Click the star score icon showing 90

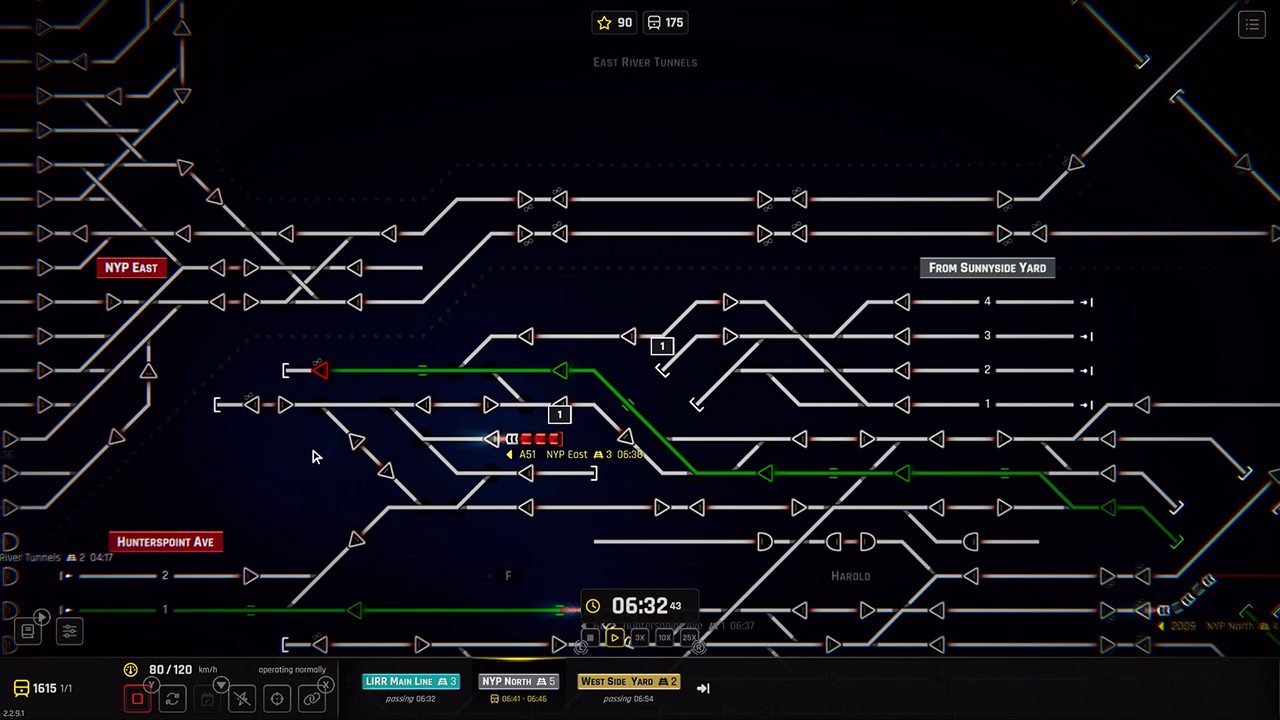click(x=602, y=22)
